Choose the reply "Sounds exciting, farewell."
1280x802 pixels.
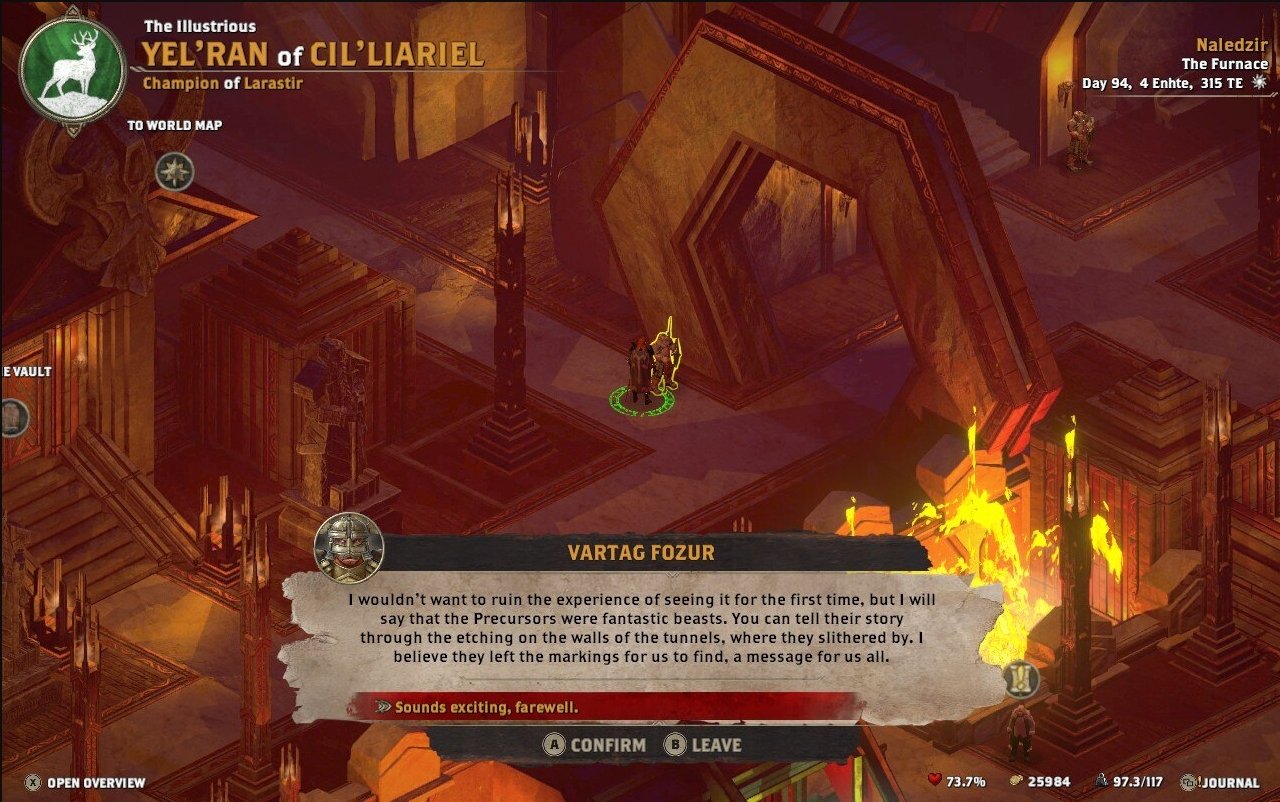coord(487,707)
